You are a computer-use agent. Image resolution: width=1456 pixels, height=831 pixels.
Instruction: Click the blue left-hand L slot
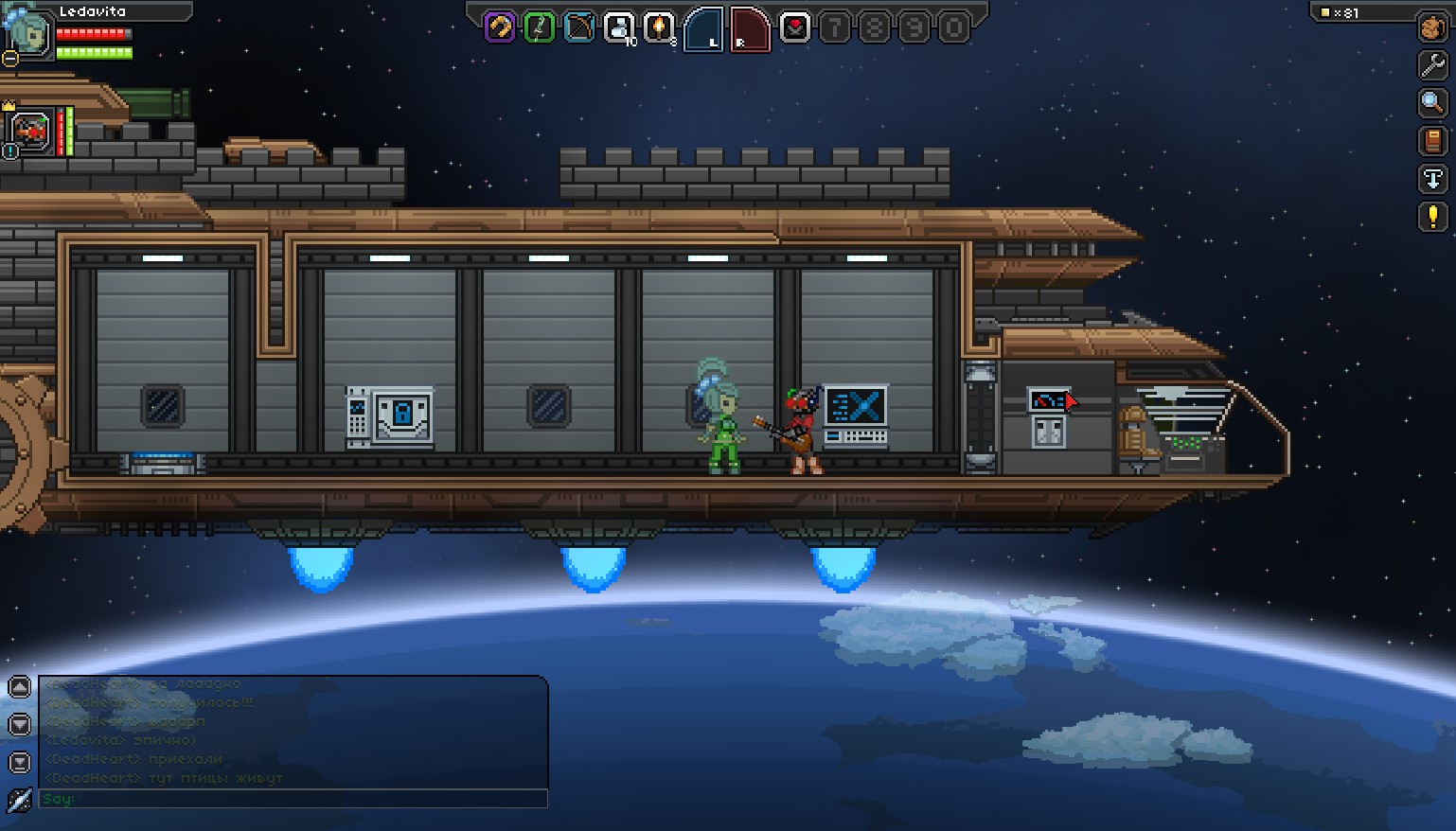pos(703,29)
